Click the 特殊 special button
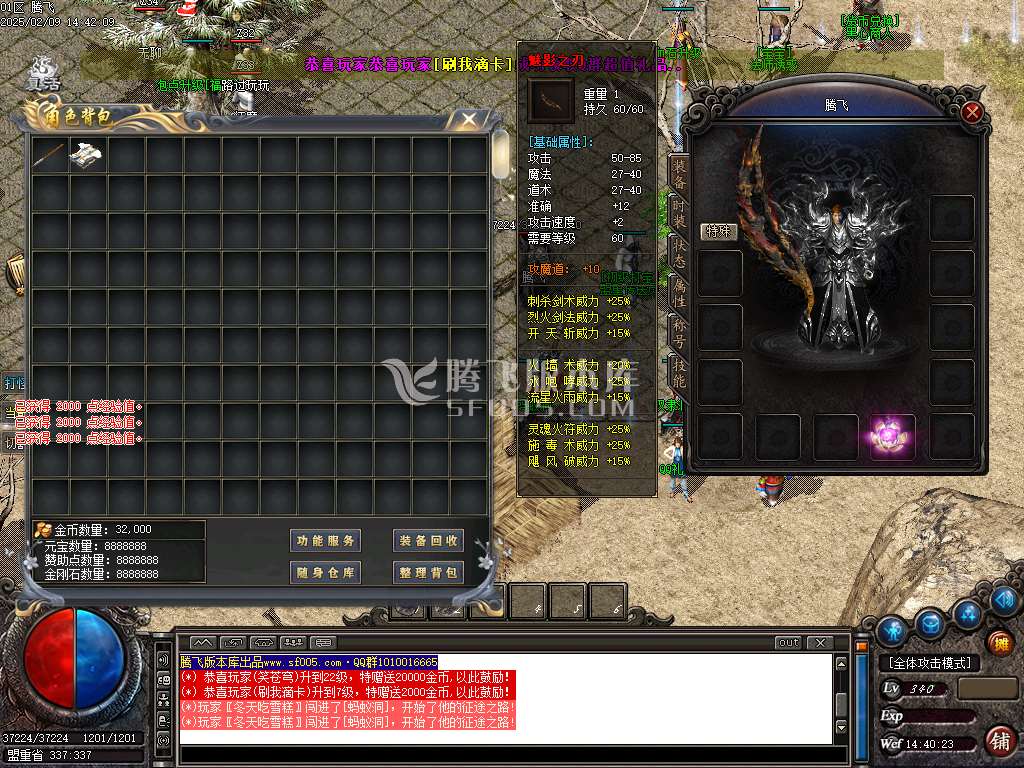 click(x=718, y=232)
